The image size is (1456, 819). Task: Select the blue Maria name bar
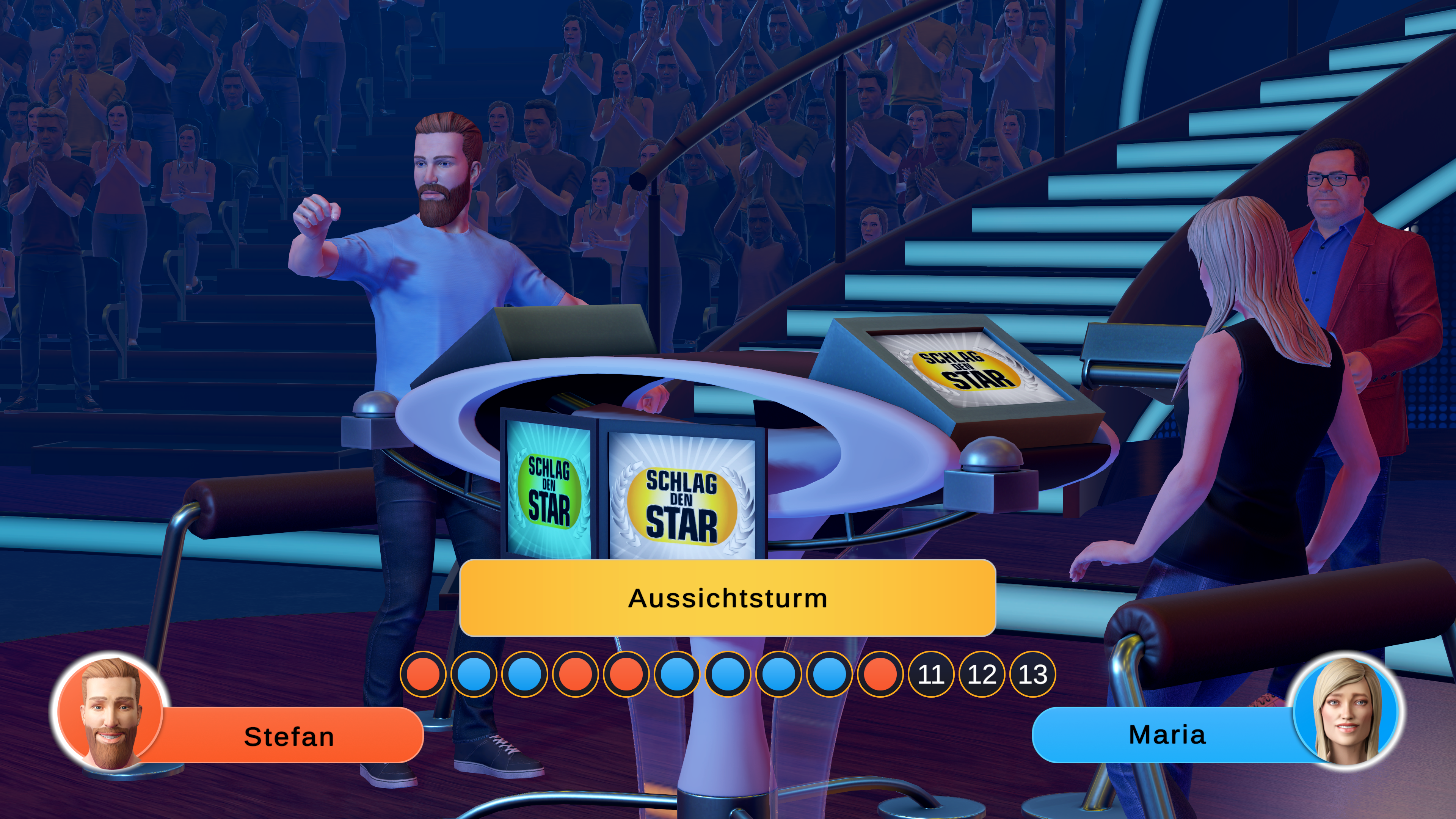[1167, 735]
